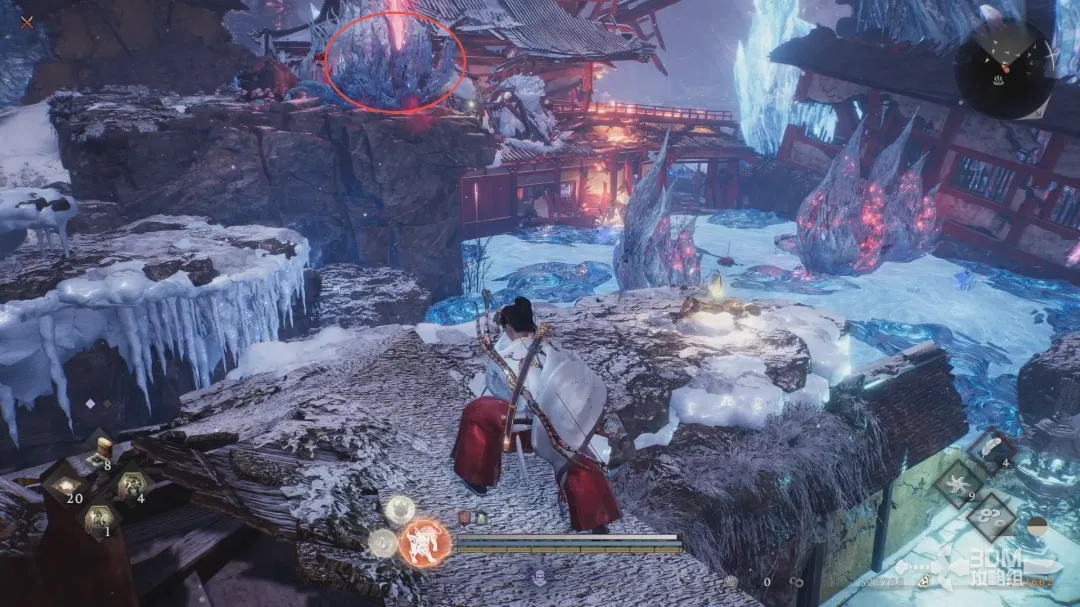
Task: Click the orange crossed-blades icon at top left
Action: coord(27,21)
